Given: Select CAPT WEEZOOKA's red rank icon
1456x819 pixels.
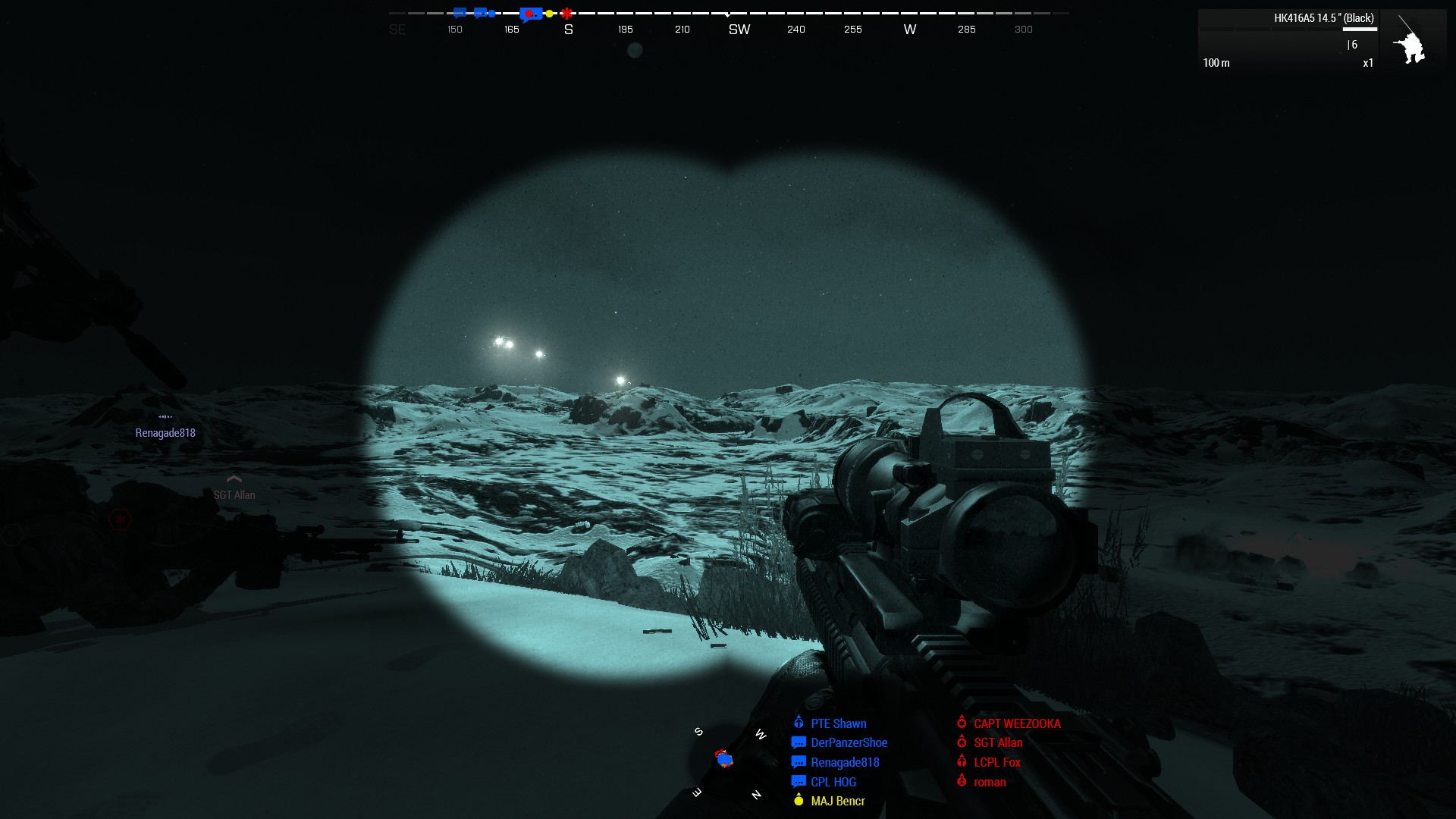Looking at the screenshot, I should [962, 723].
